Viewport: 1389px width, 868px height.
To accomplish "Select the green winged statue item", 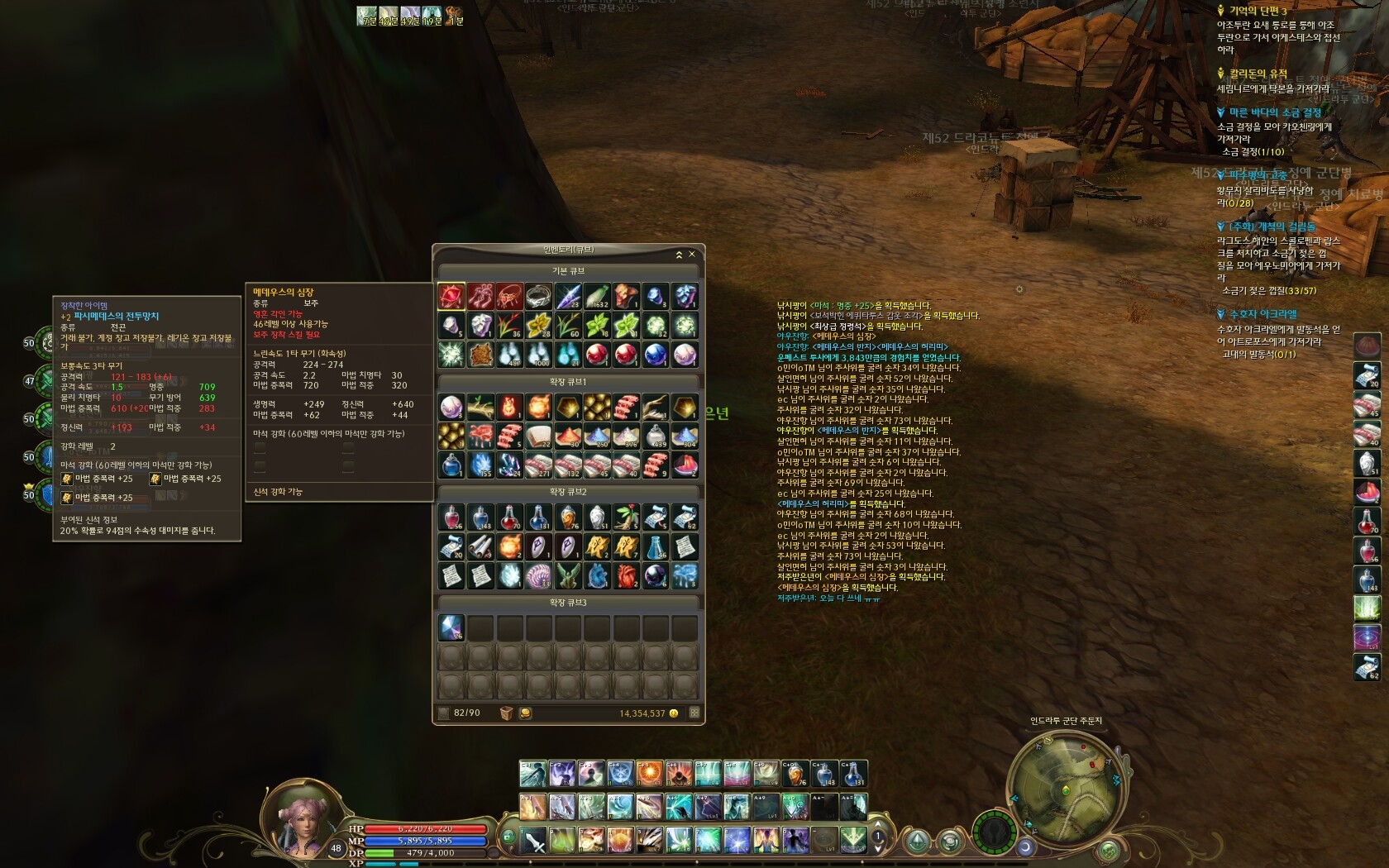I will (x=568, y=575).
